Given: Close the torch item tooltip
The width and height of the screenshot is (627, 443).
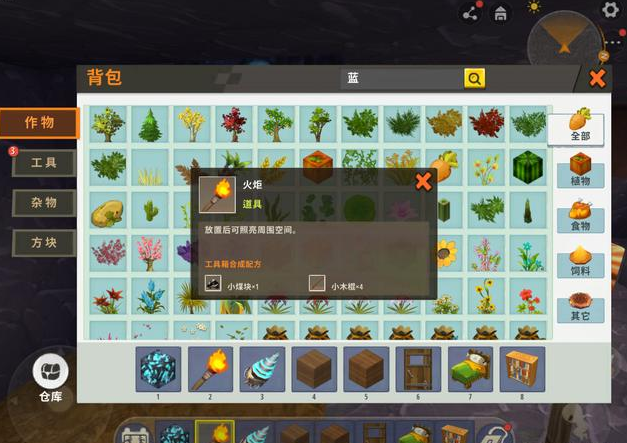Looking at the screenshot, I should tap(423, 181).
